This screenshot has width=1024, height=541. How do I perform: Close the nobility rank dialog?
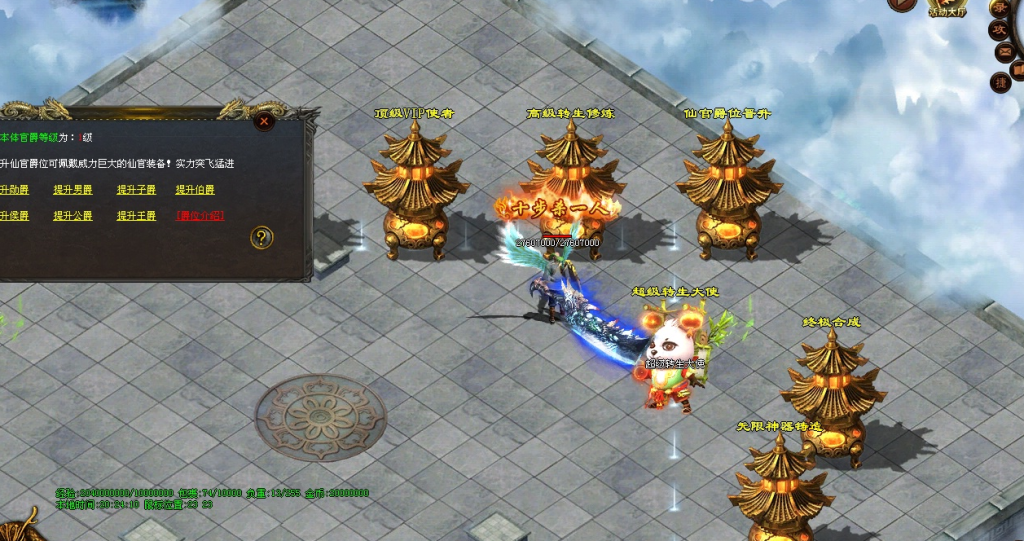tap(264, 121)
